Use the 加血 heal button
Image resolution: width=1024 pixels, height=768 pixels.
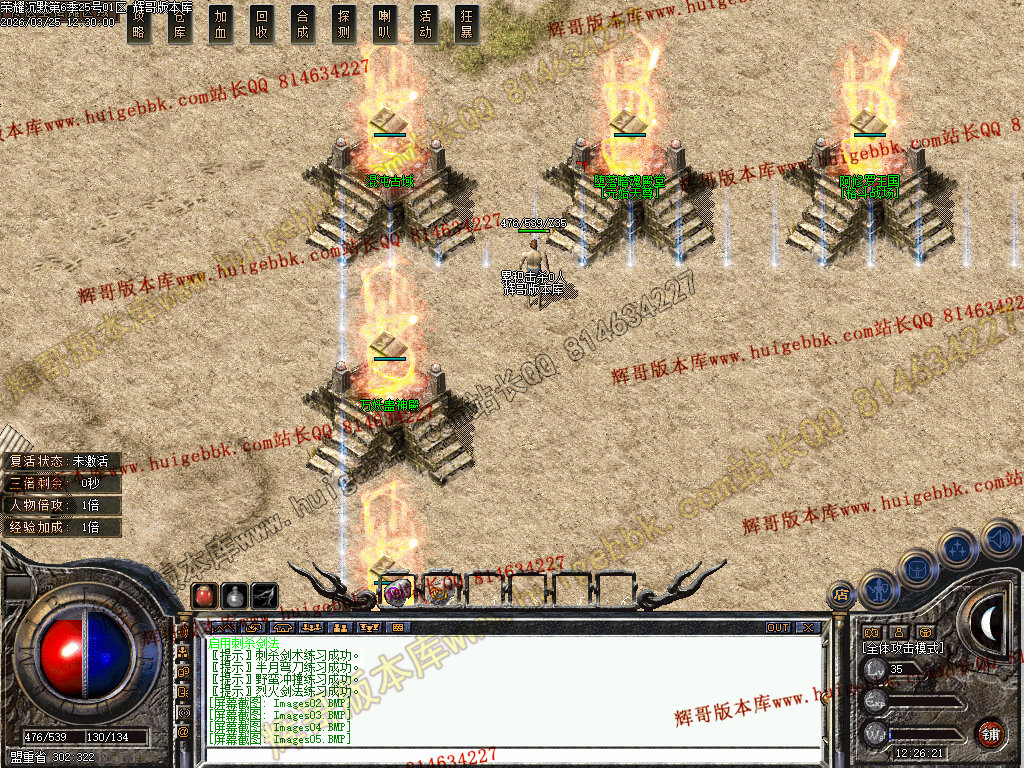pyautogui.click(x=221, y=24)
